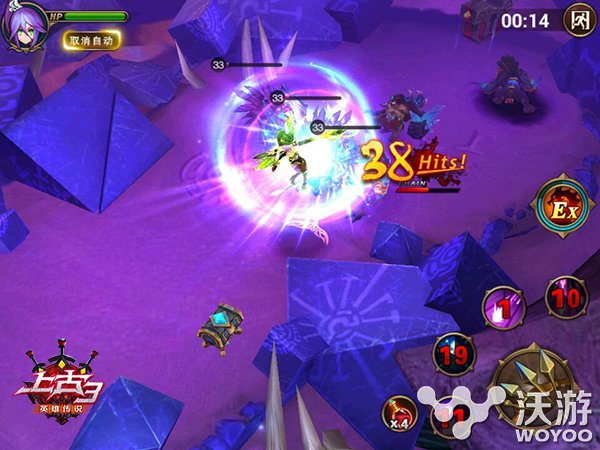Tap the 取消自动 cancel auto-battle button
The image size is (600, 450).
click(x=92, y=40)
